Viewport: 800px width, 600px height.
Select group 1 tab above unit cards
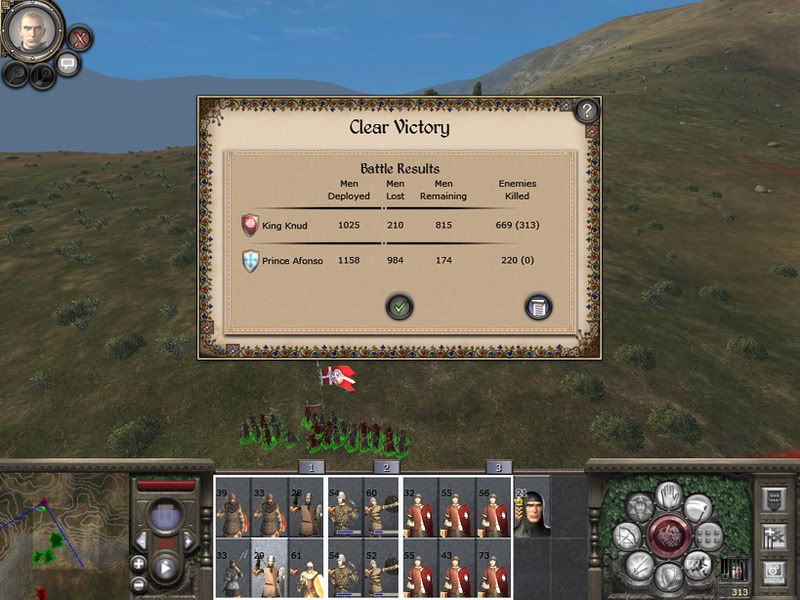311,467
